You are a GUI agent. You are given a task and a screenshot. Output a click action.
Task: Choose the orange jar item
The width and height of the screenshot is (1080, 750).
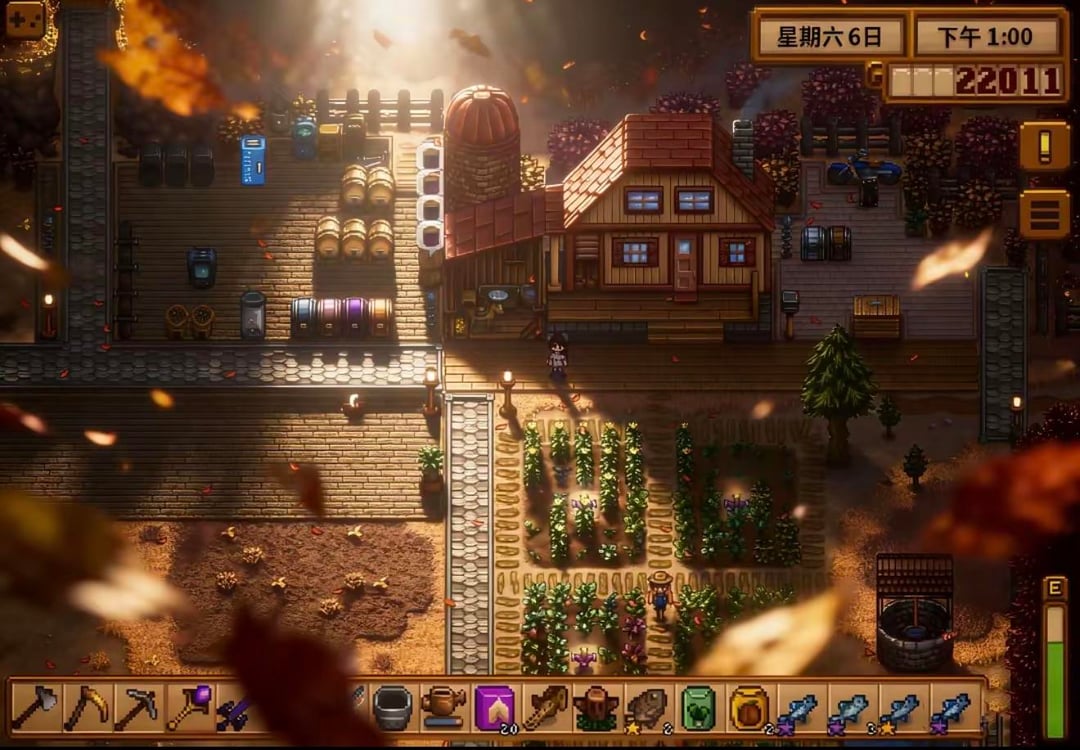[749, 707]
